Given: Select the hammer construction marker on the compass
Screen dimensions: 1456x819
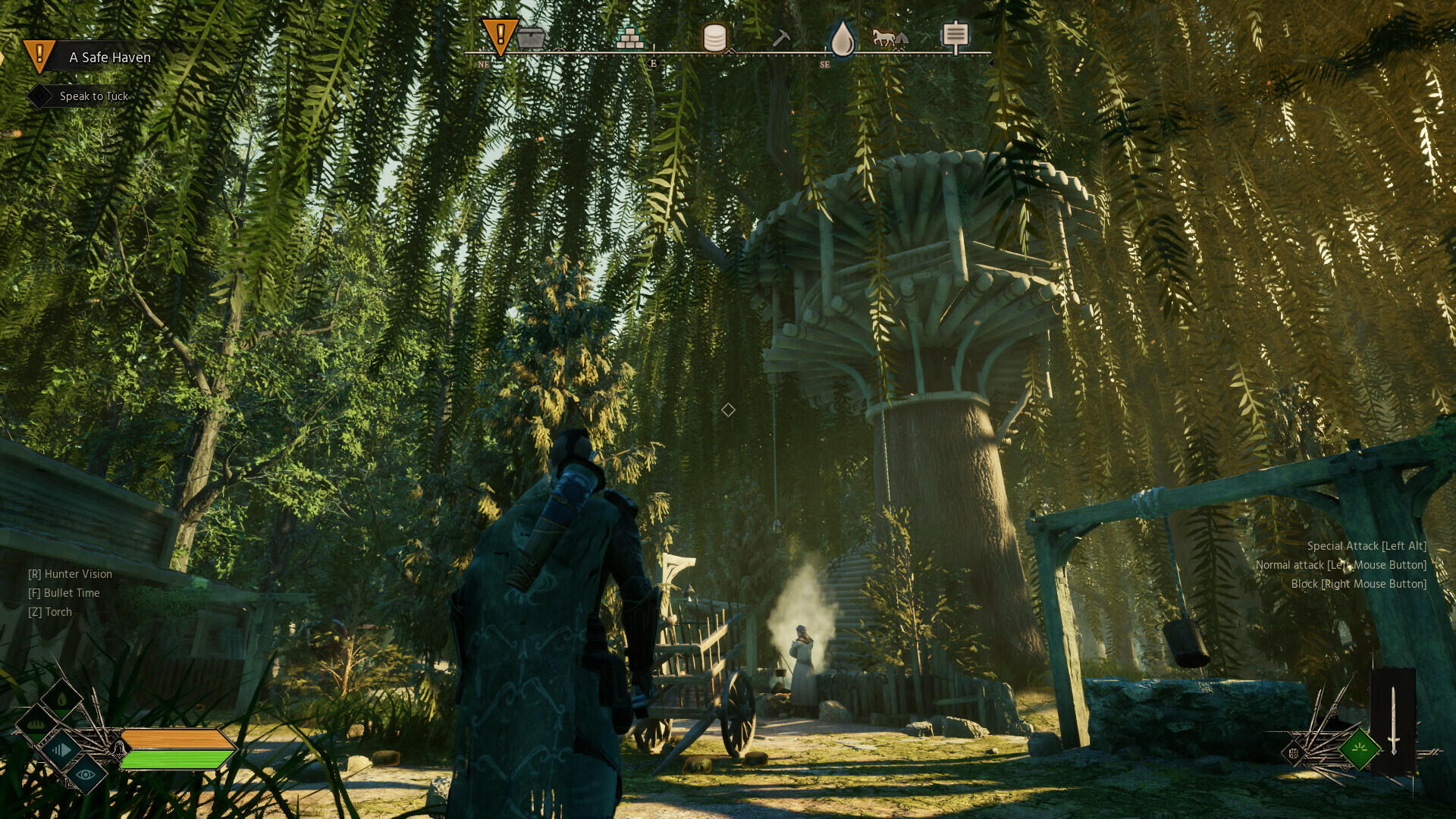Looking at the screenshot, I should tap(781, 36).
